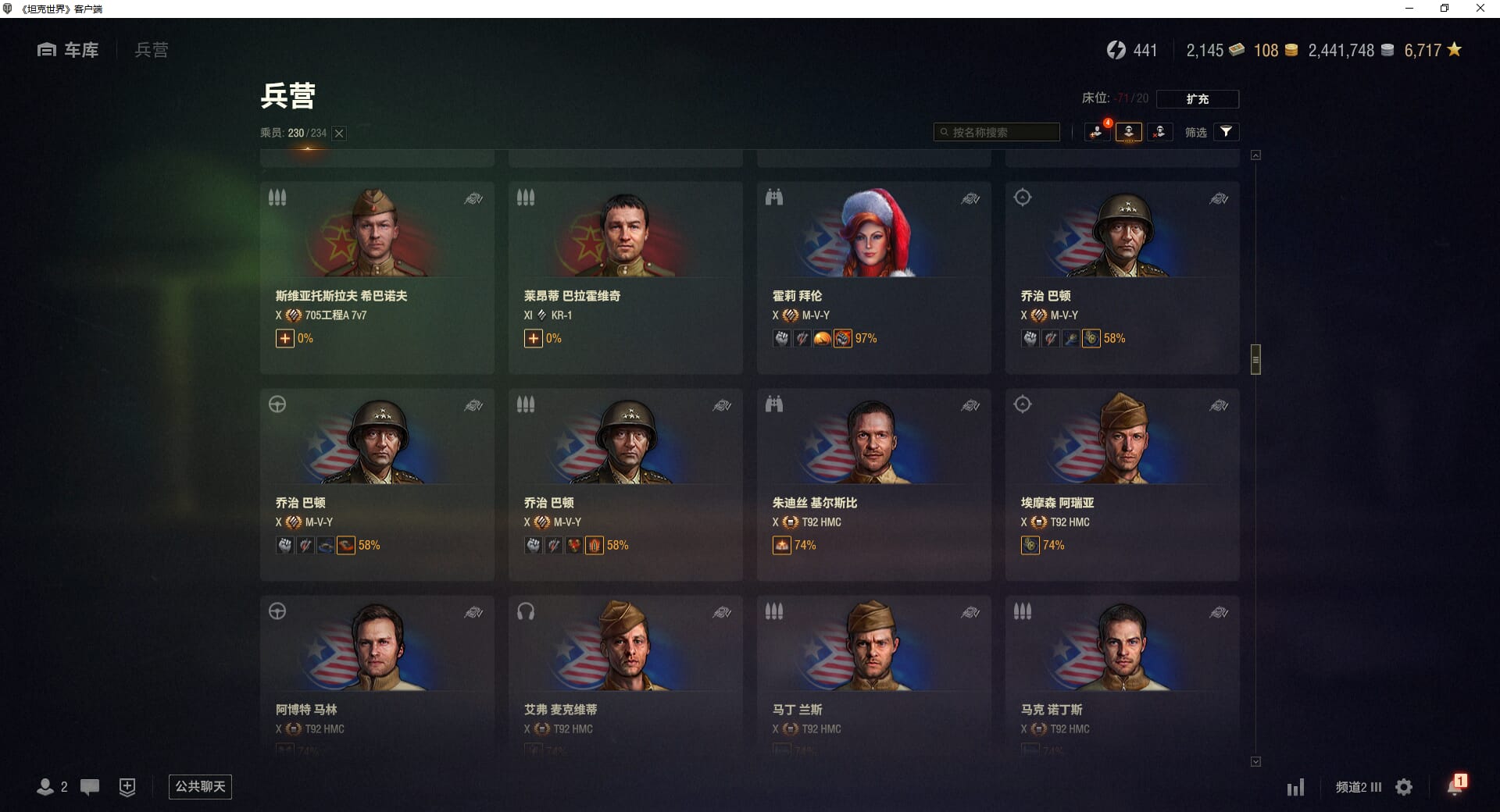Open the 公共聊天 public chat

click(x=200, y=786)
